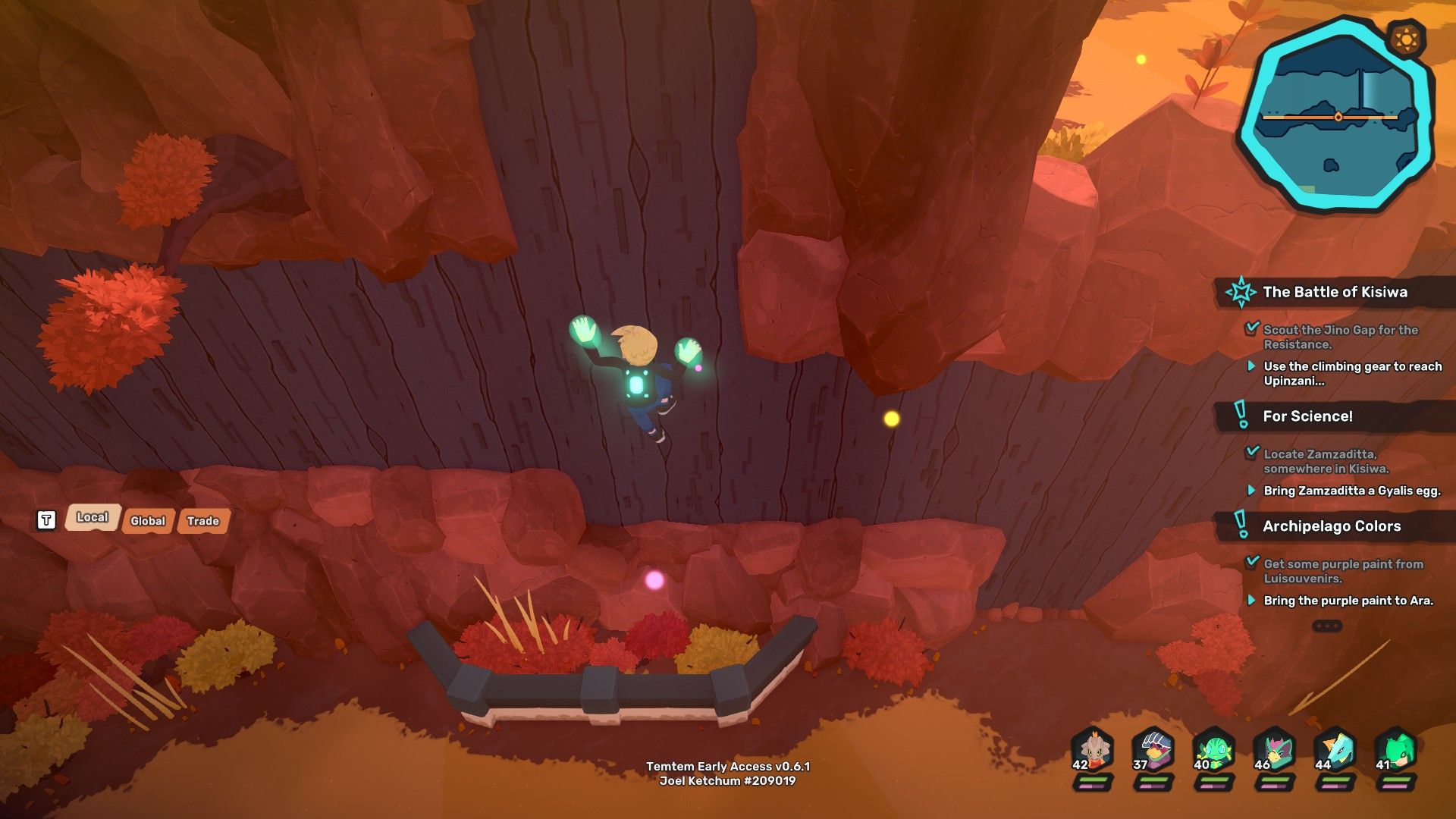Image resolution: width=1456 pixels, height=819 pixels.
Task: Switch to the Global chat tab
Action: (x=147, y=521)
